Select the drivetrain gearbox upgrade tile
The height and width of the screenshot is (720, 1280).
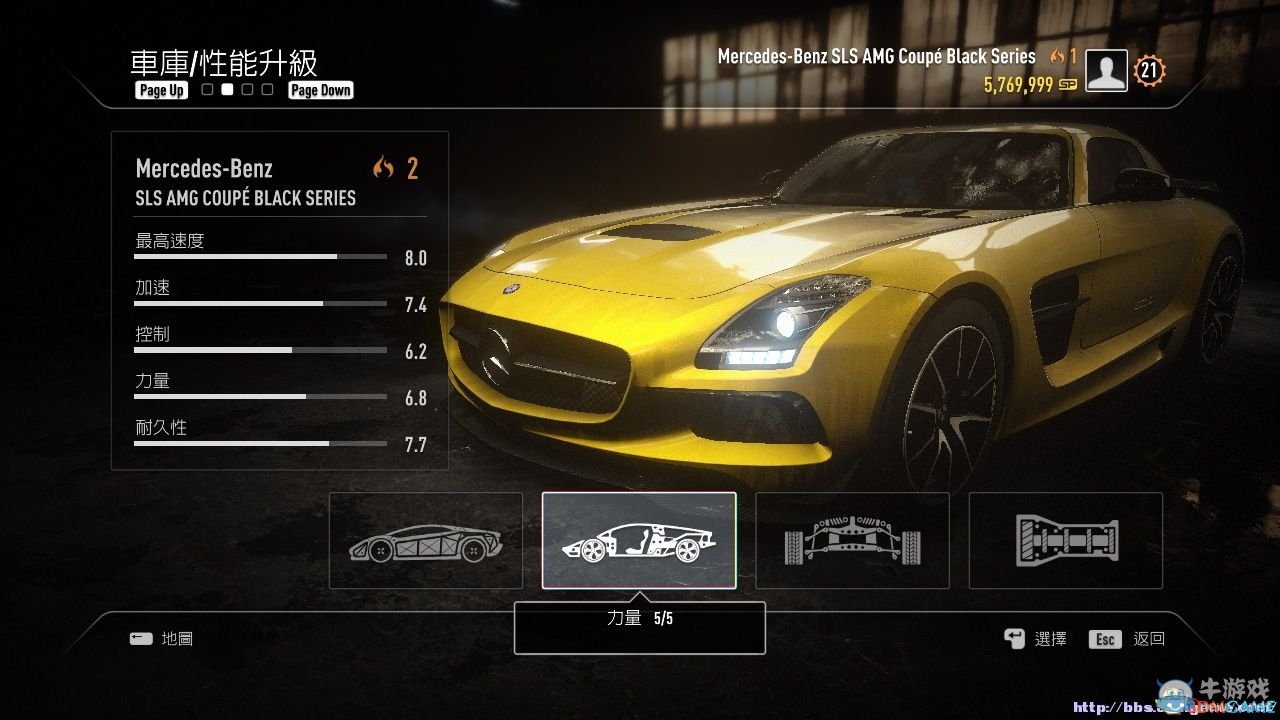[1065, 540]
